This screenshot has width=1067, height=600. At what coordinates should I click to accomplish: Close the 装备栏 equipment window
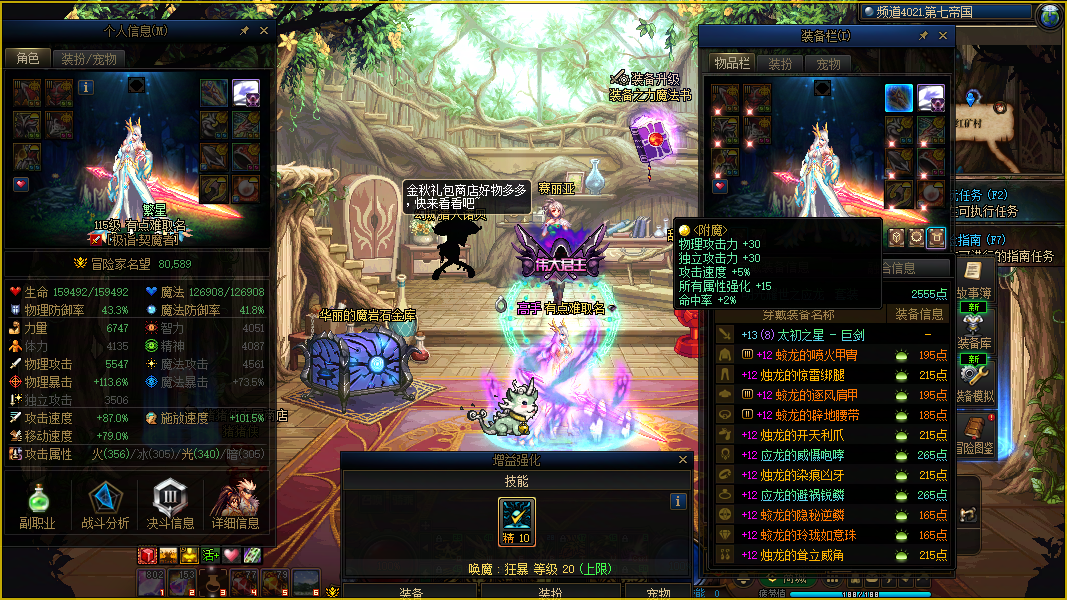click(941, 36)
